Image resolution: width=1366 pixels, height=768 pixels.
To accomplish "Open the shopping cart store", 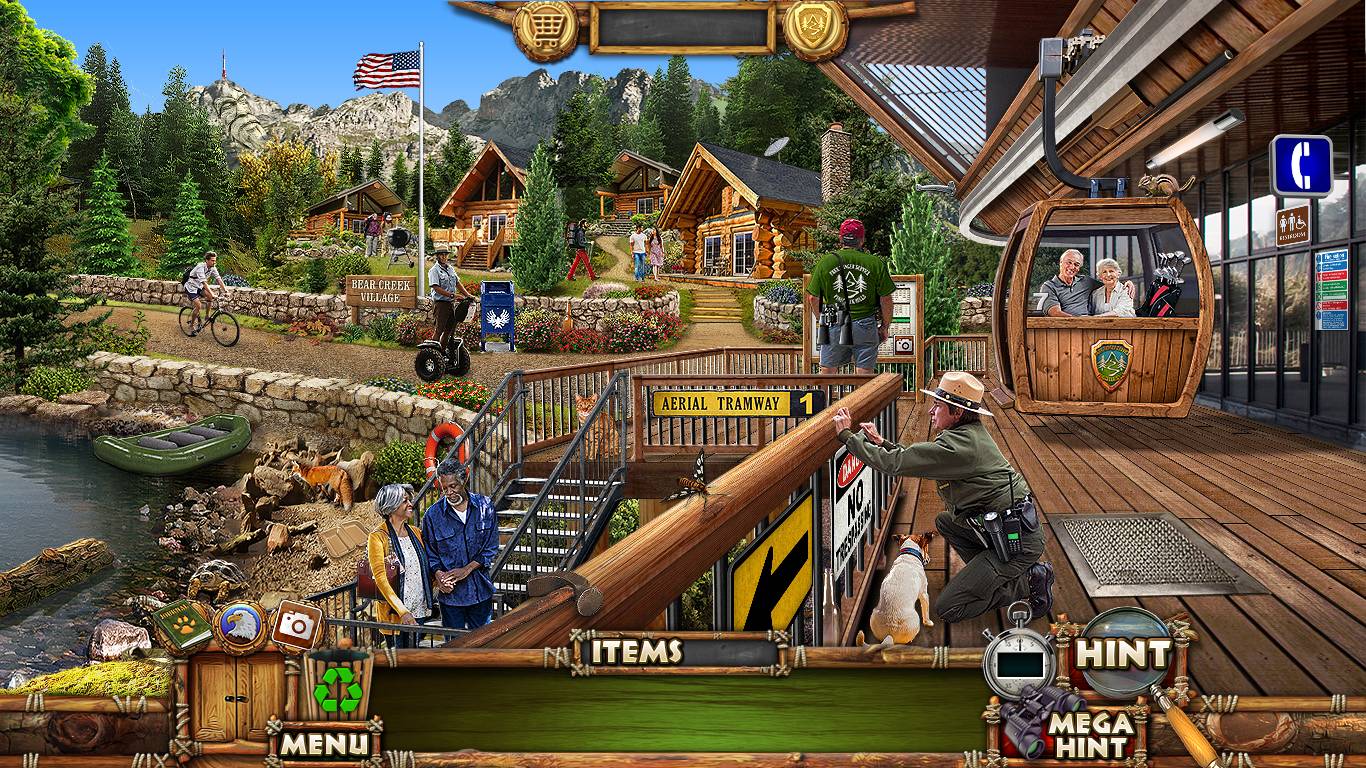I will [545, 30].
